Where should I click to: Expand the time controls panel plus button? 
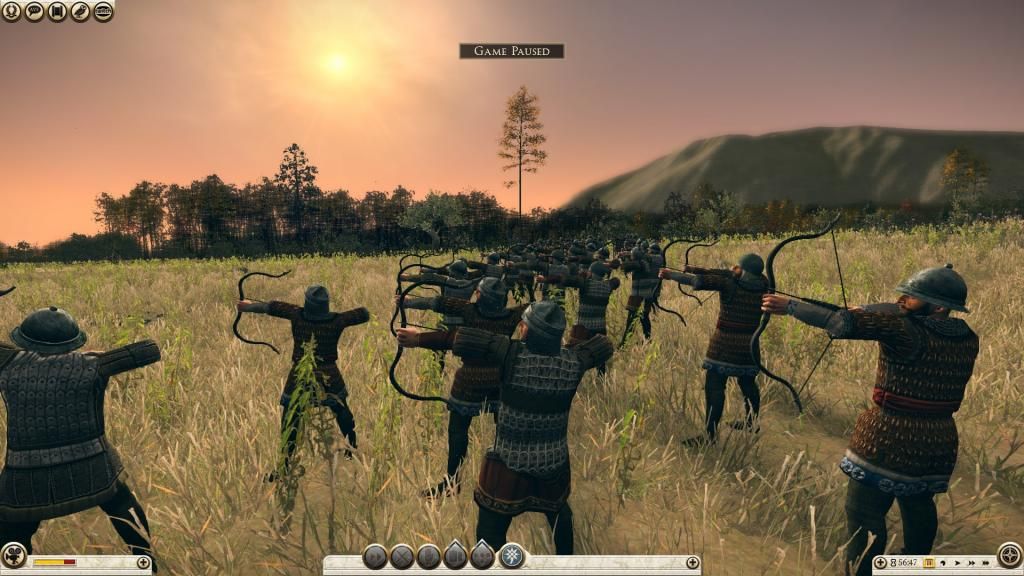(880, 563)
